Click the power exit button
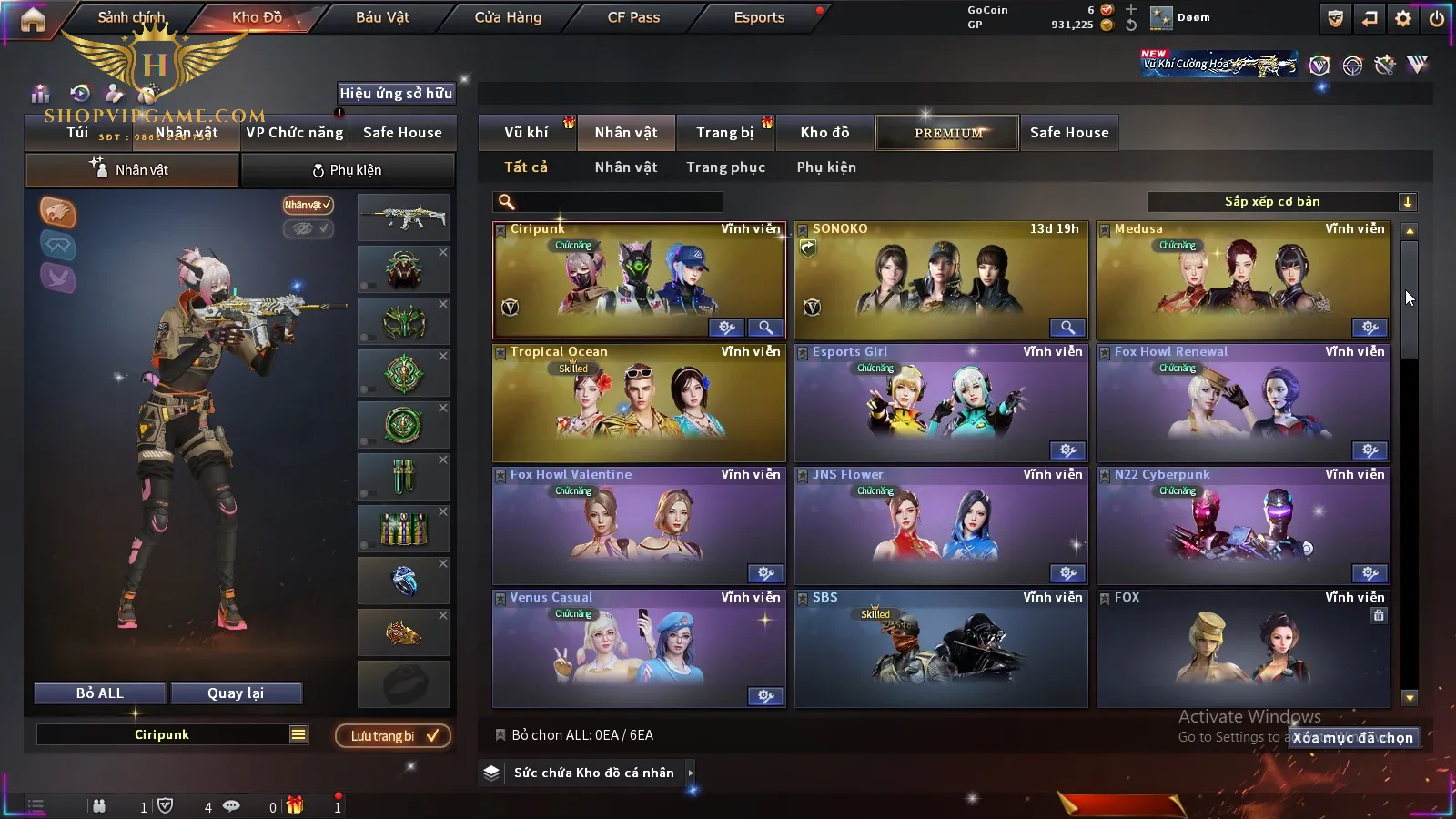1456x819 pixels. (1437, 18)
